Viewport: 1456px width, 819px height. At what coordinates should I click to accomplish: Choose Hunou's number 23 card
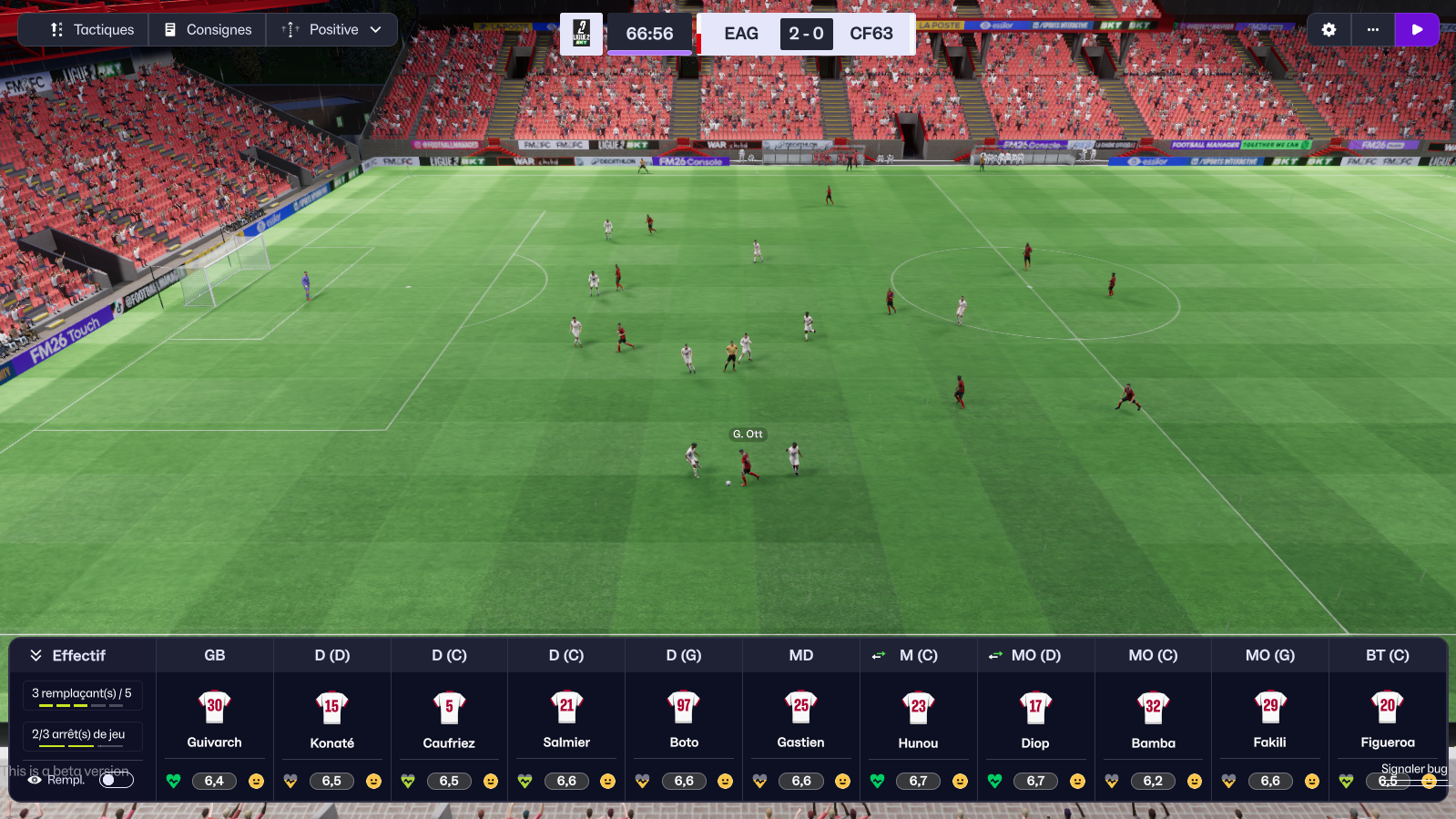click(x=918, y=719)
